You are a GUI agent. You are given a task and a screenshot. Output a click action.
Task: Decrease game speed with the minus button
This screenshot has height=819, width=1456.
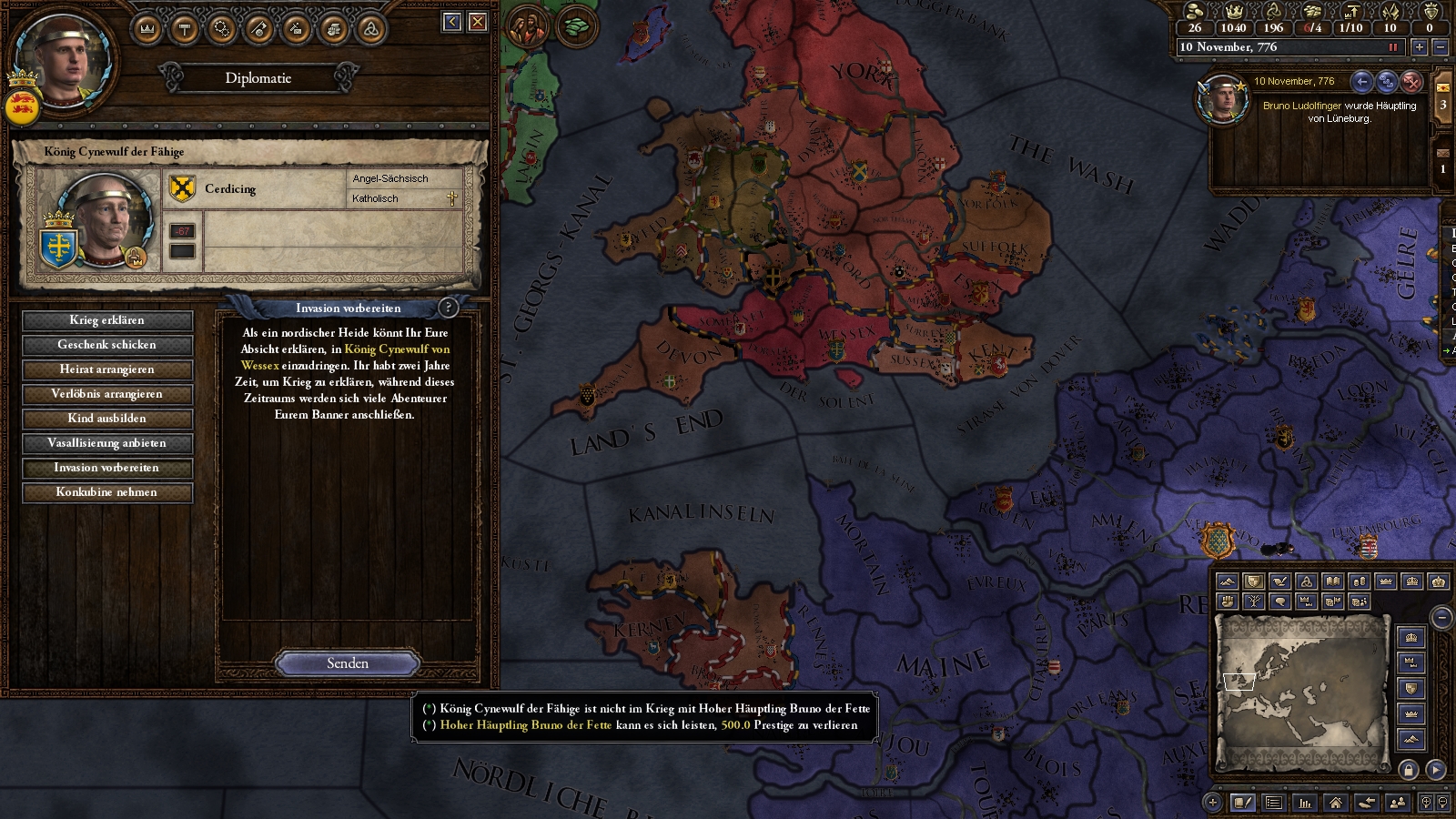[1440, 47]
